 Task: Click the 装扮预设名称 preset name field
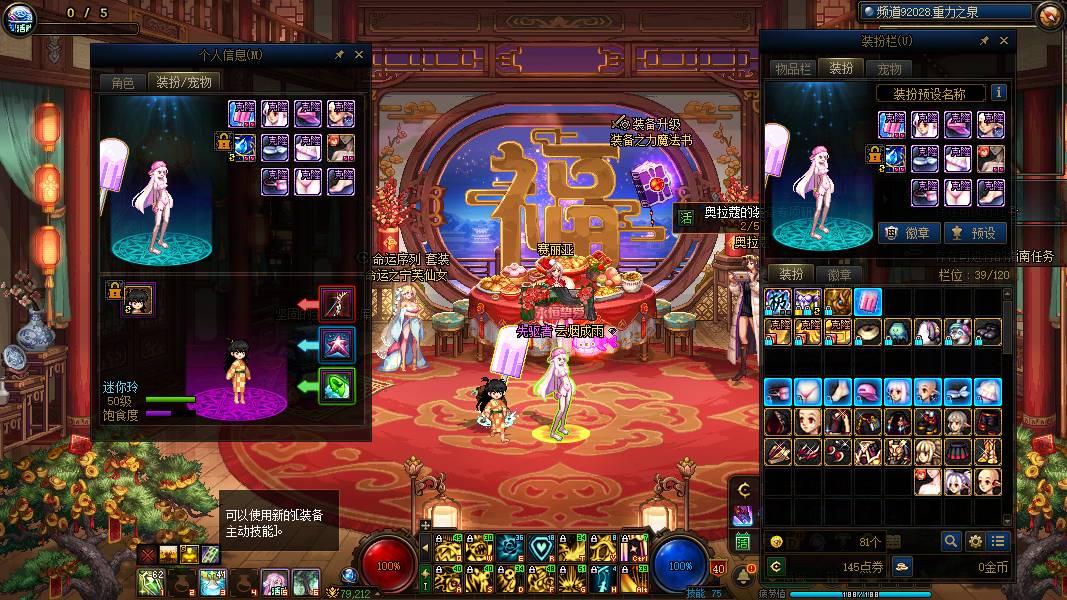[x=928, y=93]
